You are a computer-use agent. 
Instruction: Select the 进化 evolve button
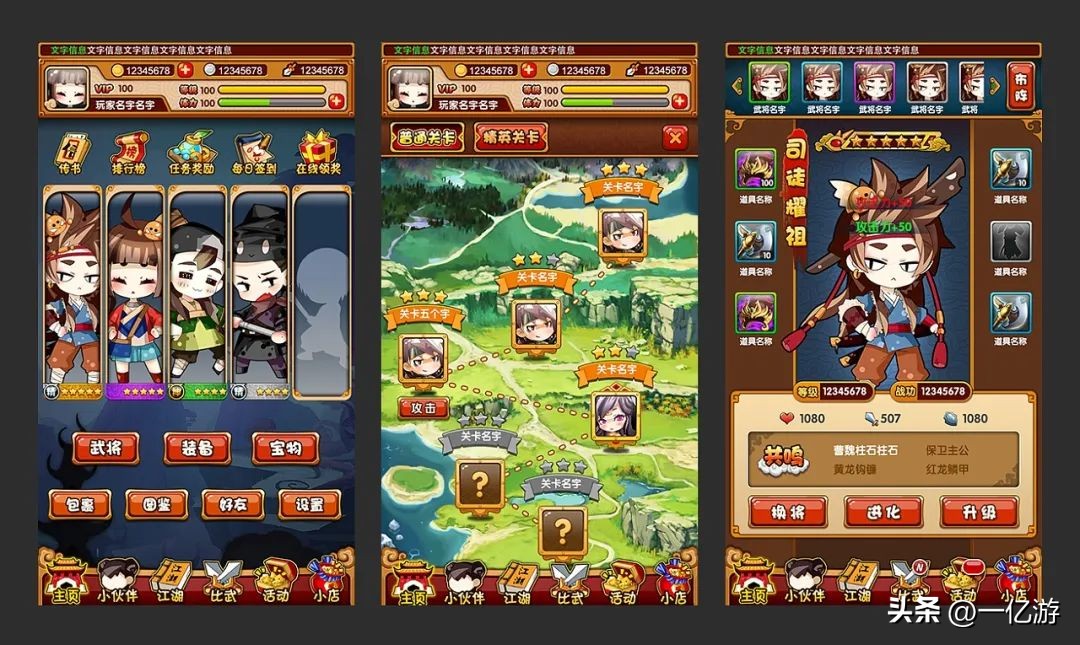pyautogui.click(x=883, y=512)
